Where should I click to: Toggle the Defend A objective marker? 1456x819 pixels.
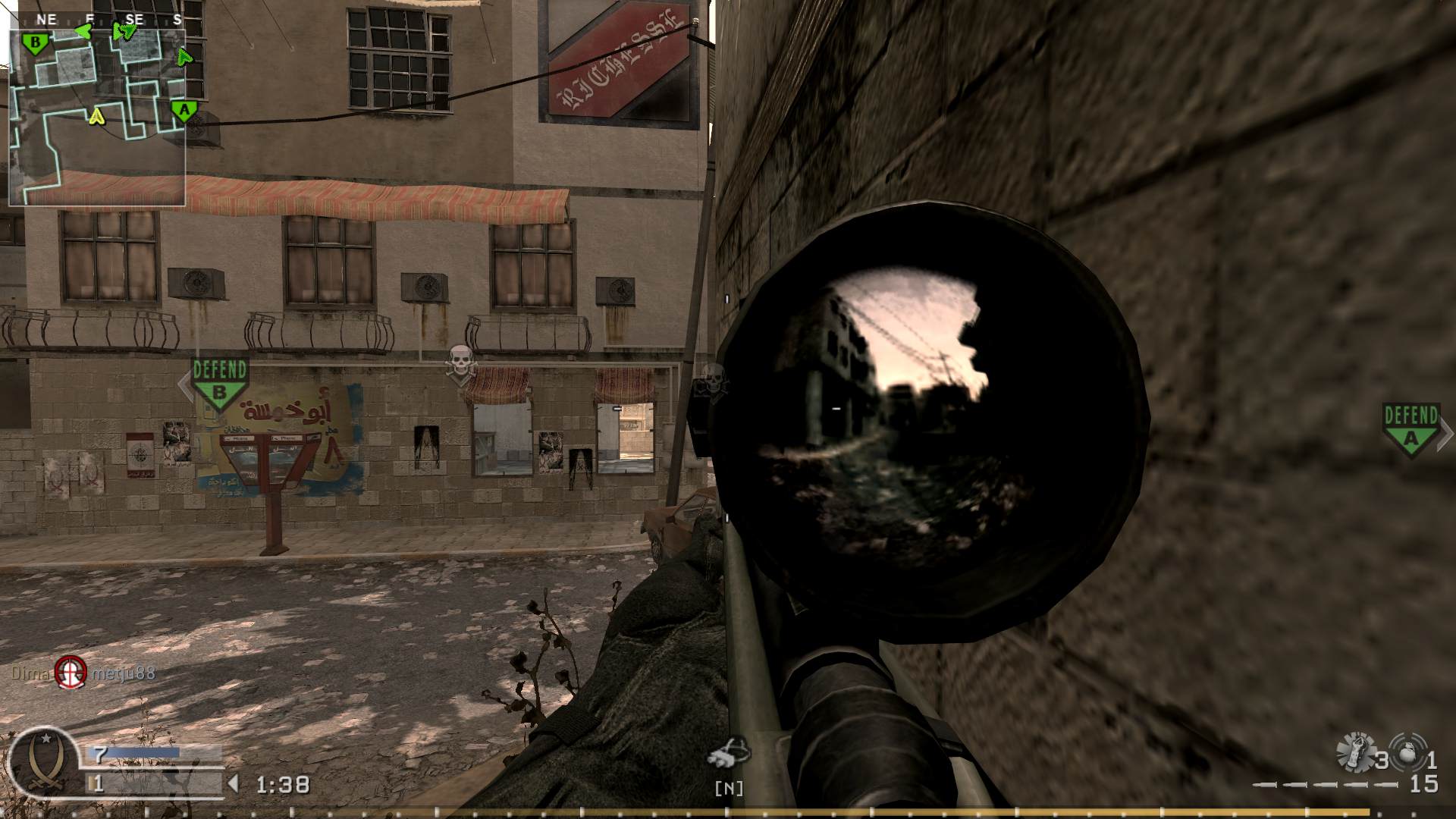tap(1410, 426)
